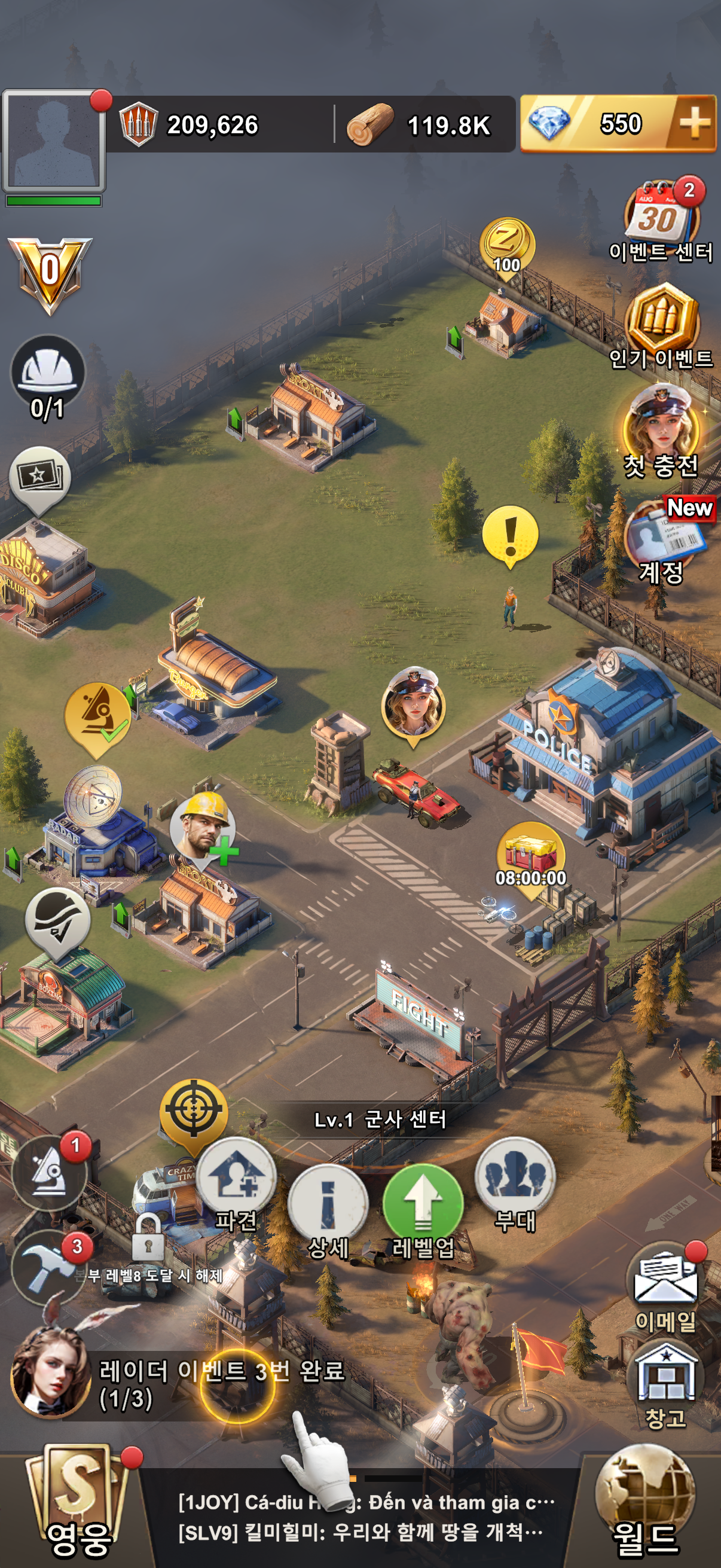Open the chat message bar
Image resolution: width=721 pixels, height=1568 pixels.
[365, 1517]
